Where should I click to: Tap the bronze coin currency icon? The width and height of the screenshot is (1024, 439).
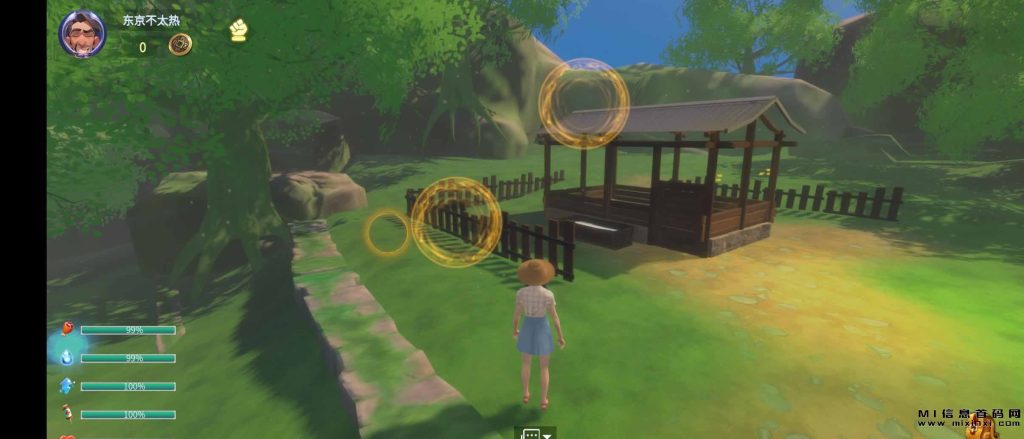[x=181, y=44]
